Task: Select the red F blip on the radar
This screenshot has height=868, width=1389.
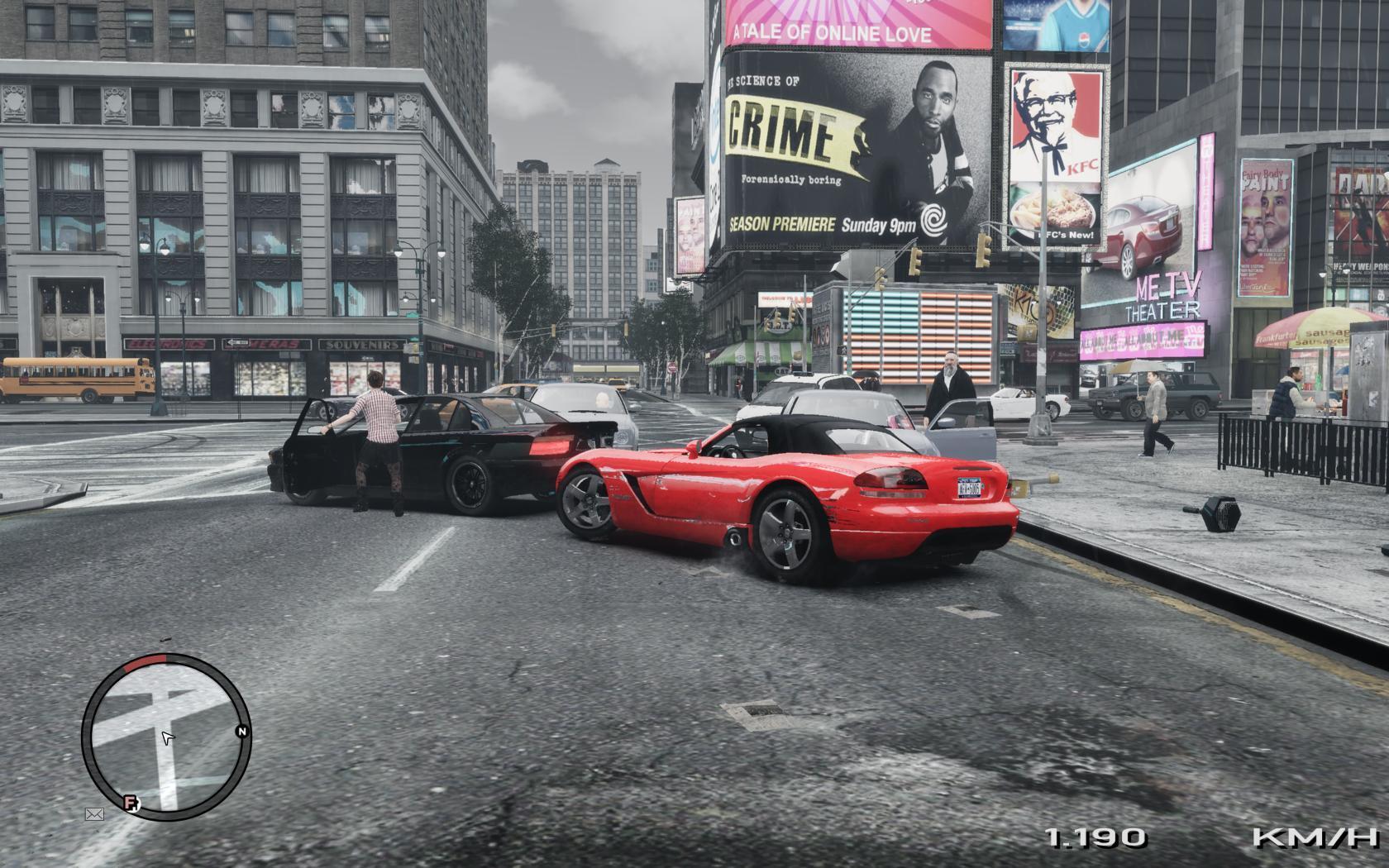Action: [x=131, y=803]
